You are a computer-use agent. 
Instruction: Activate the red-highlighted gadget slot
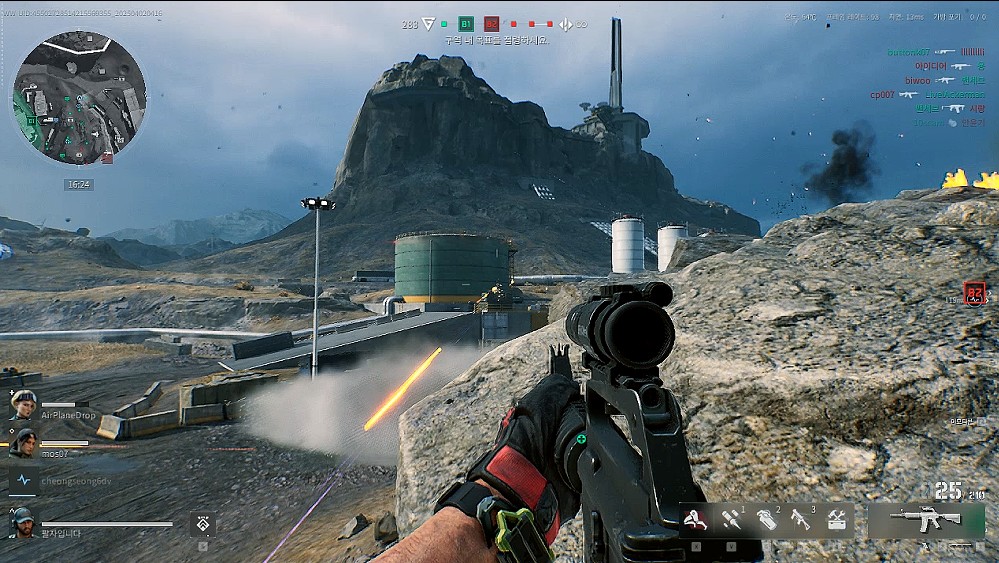697,520
